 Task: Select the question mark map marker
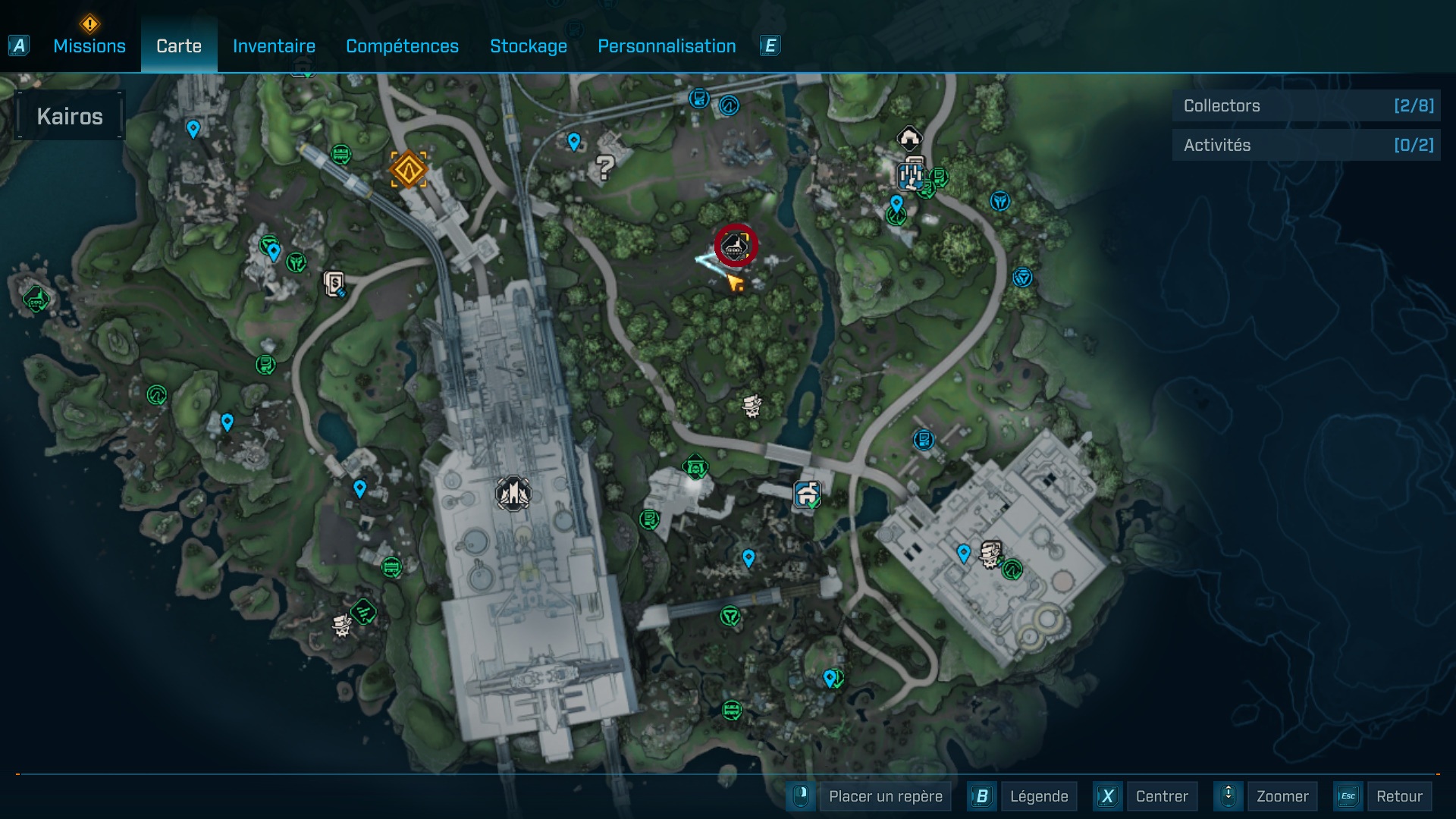coord(604,167)
